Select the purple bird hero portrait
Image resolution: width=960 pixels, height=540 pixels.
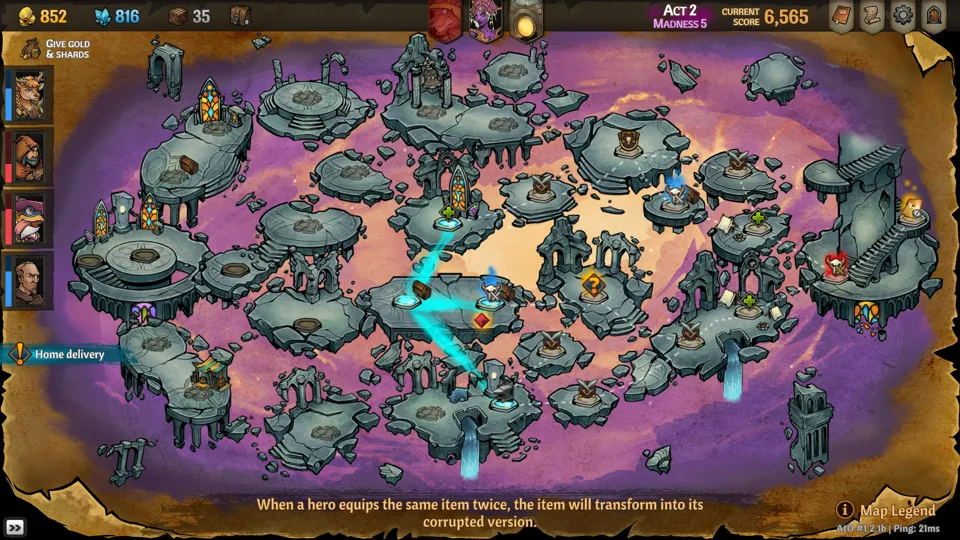point(27,219)
